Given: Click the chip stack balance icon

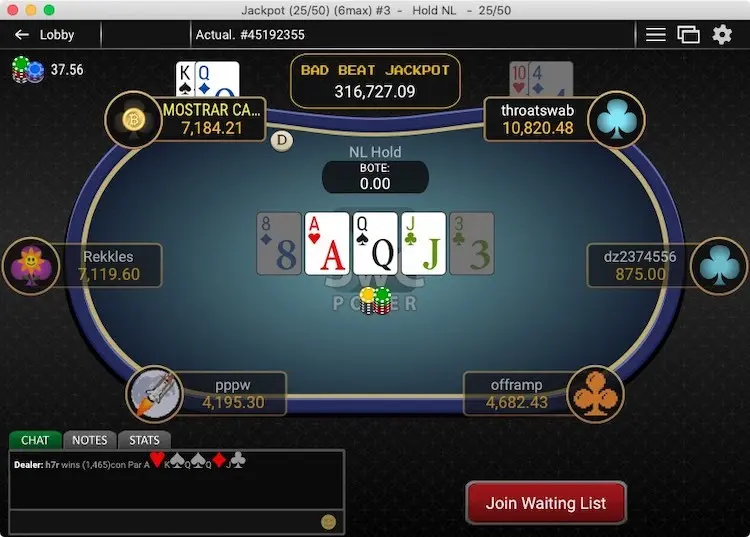Looking at the screenshot, I should (28, 69).
